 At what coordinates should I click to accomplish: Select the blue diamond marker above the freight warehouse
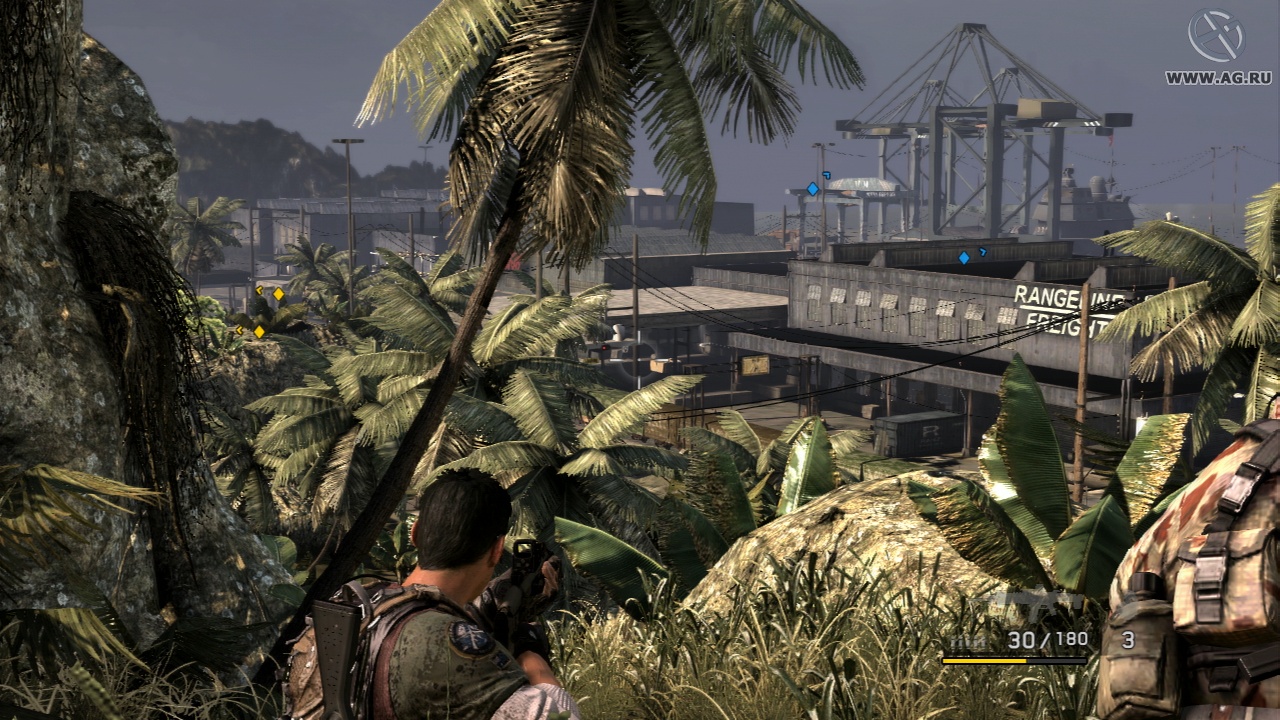964,257
